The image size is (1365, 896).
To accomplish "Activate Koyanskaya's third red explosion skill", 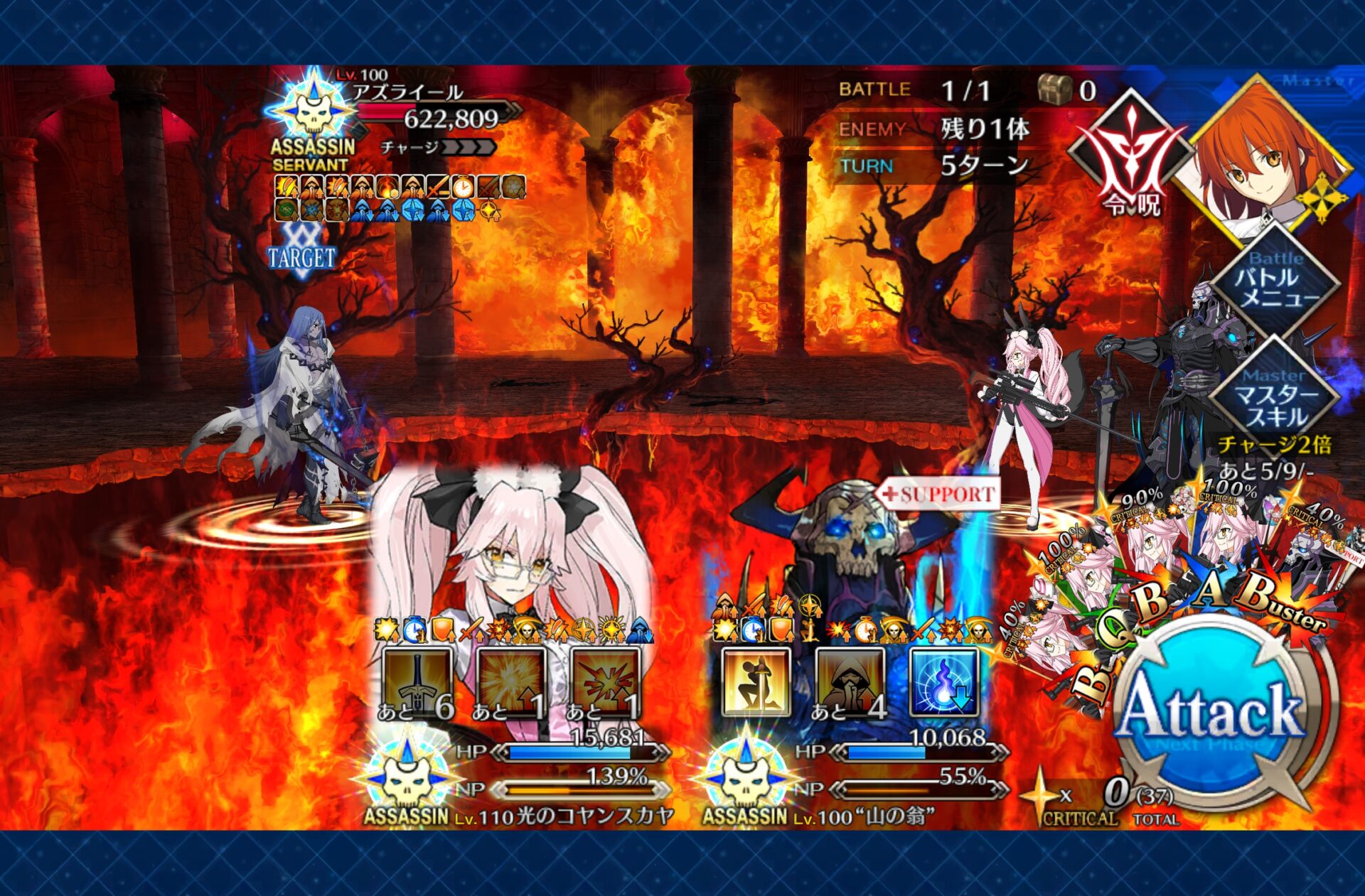I will 605,683.
